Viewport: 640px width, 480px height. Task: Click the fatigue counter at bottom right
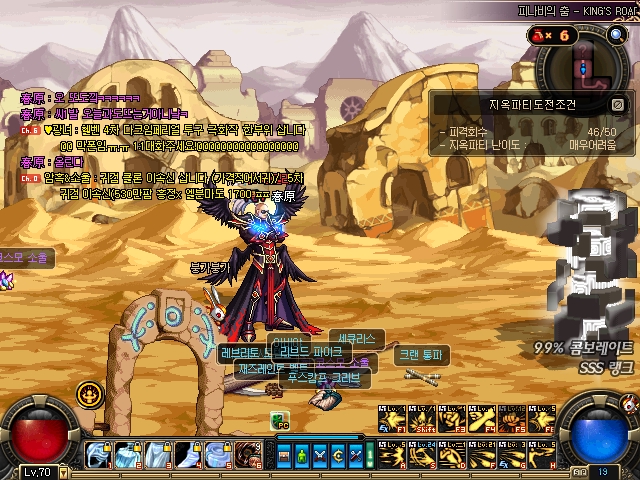[x=603, y=471]
